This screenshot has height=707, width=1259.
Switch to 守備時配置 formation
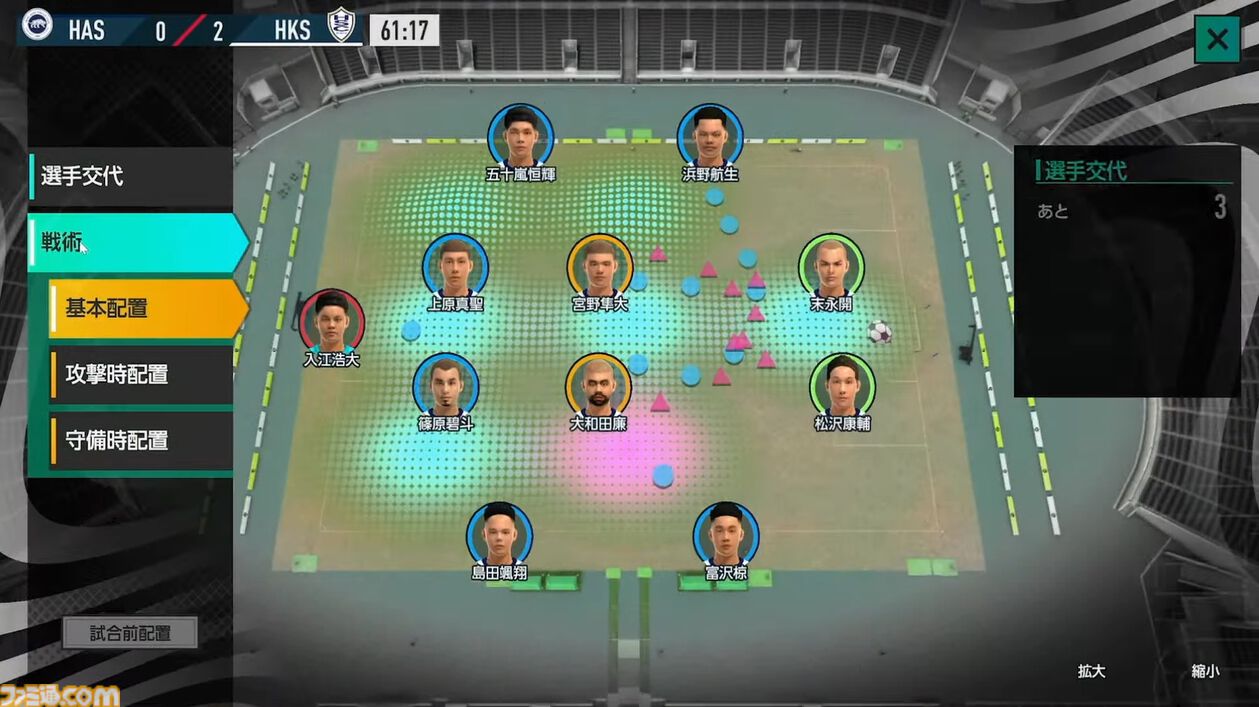(x=140, y=440)
